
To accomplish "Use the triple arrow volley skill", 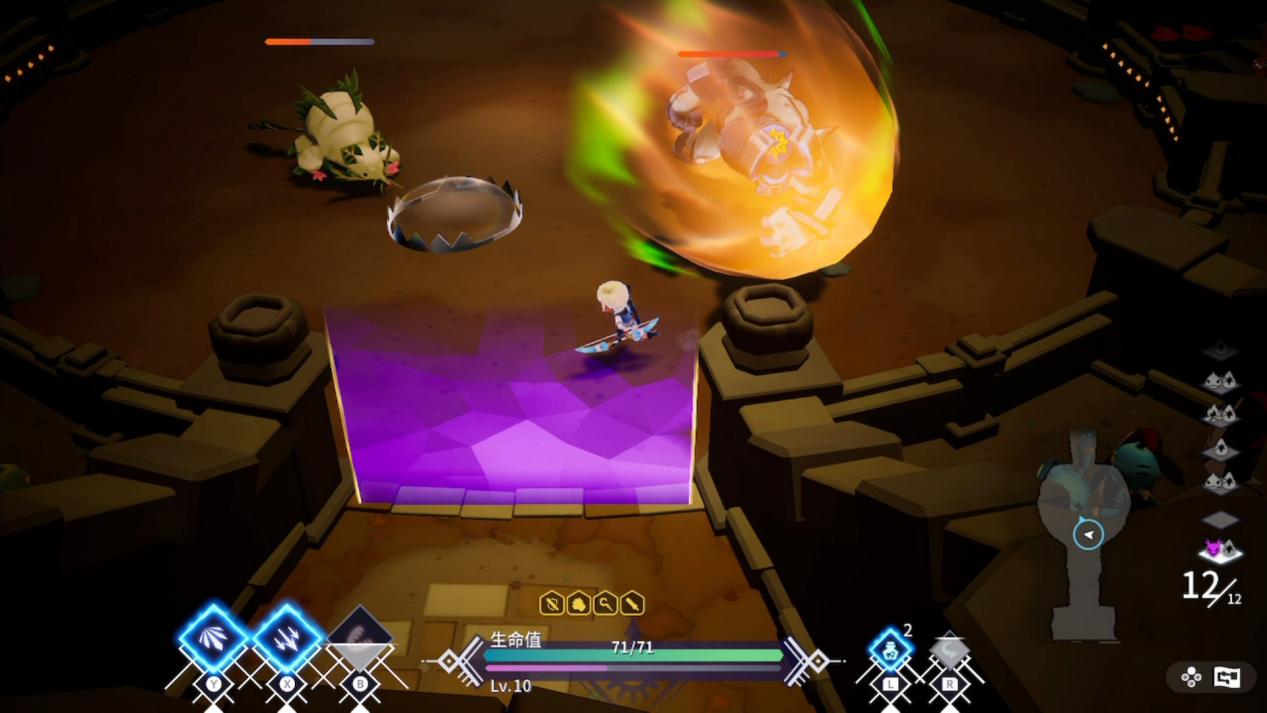I will pos(288,637).
